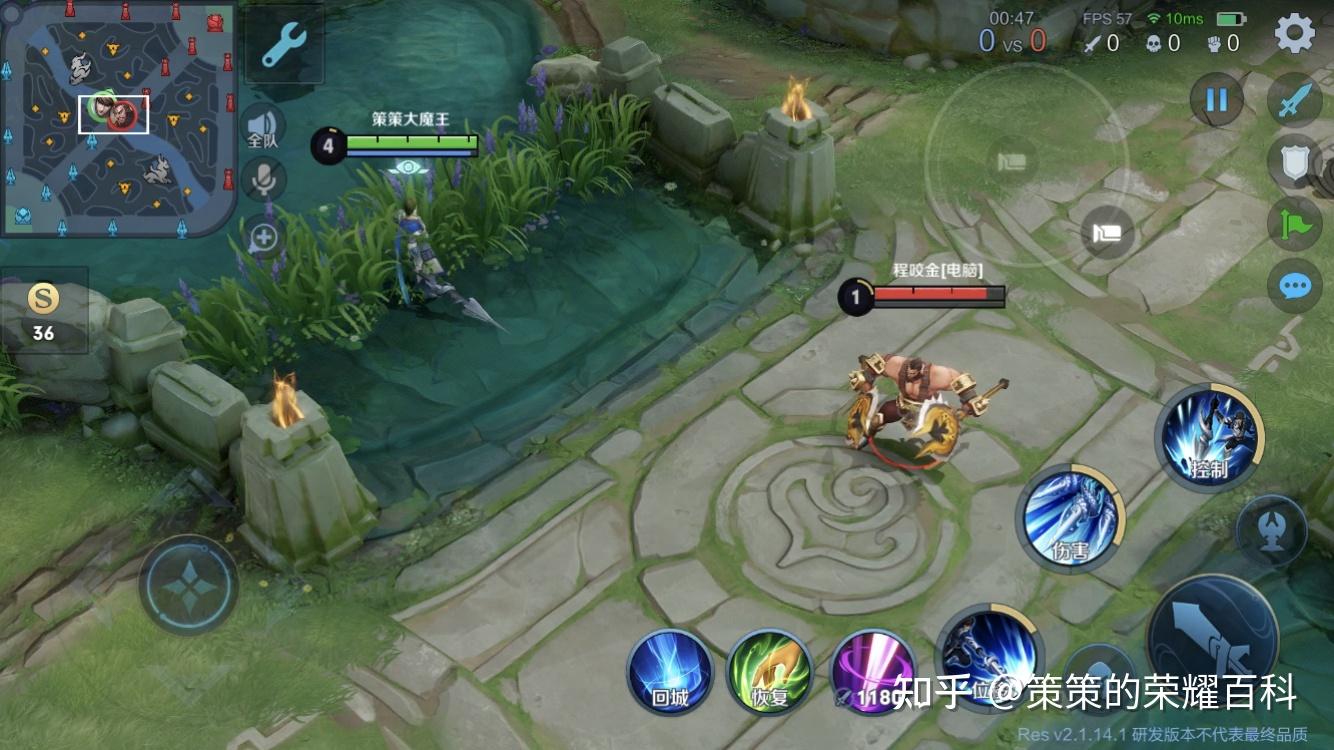1334x750 pixels.
Task: Send the green flag gather signal
Action: click(x=1295, y=224)
